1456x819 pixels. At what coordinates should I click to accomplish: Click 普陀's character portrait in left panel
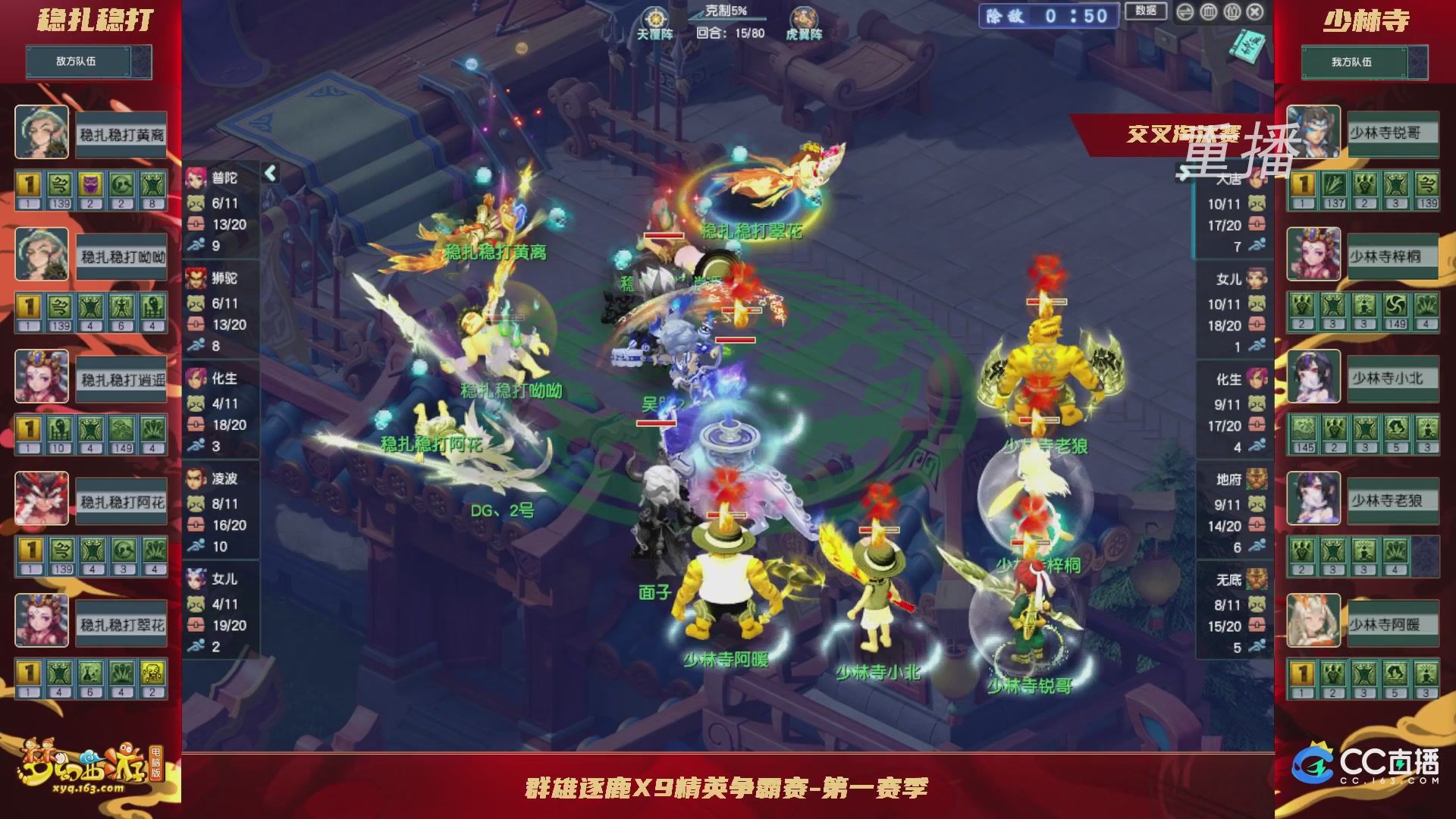tap(196, 176)
